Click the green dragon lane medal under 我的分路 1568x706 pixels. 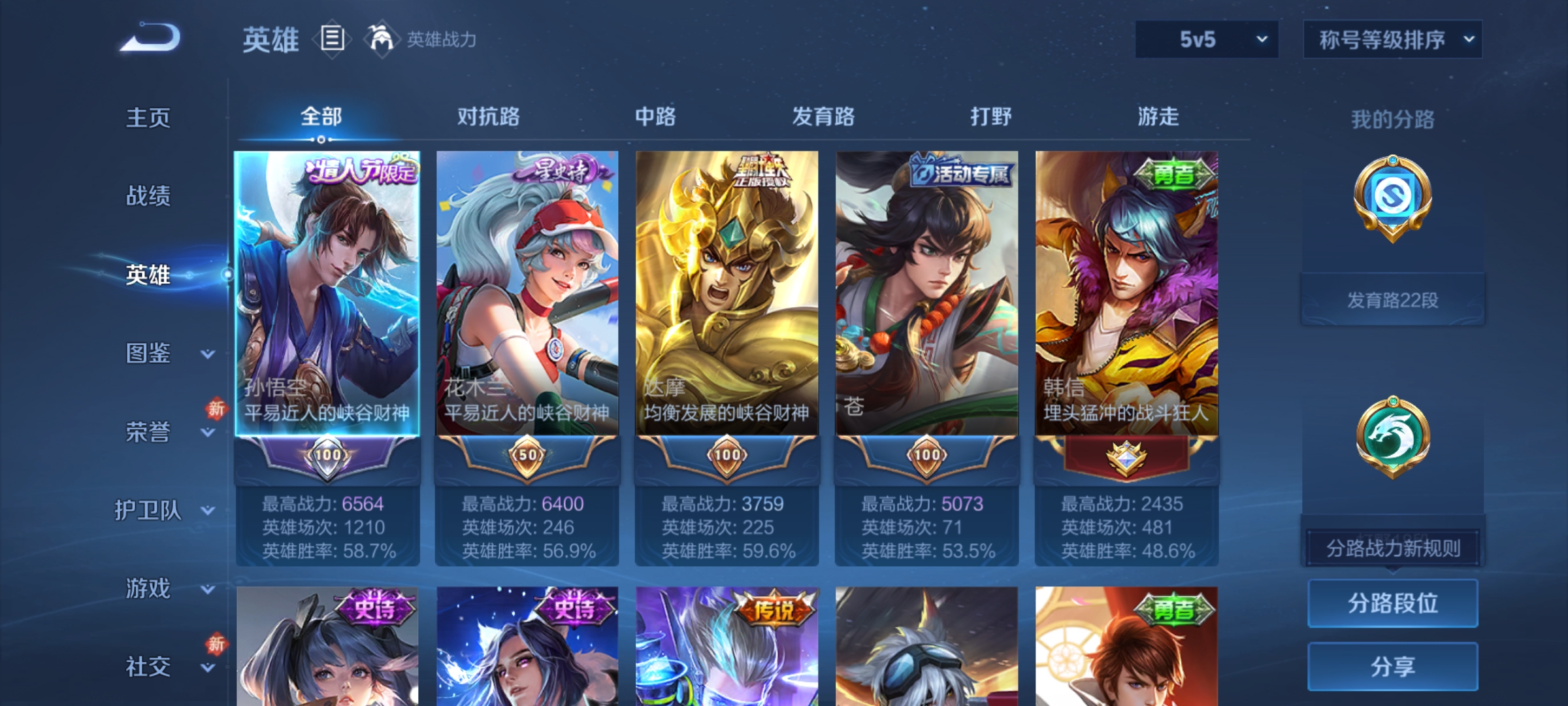tap(1392, 435)
